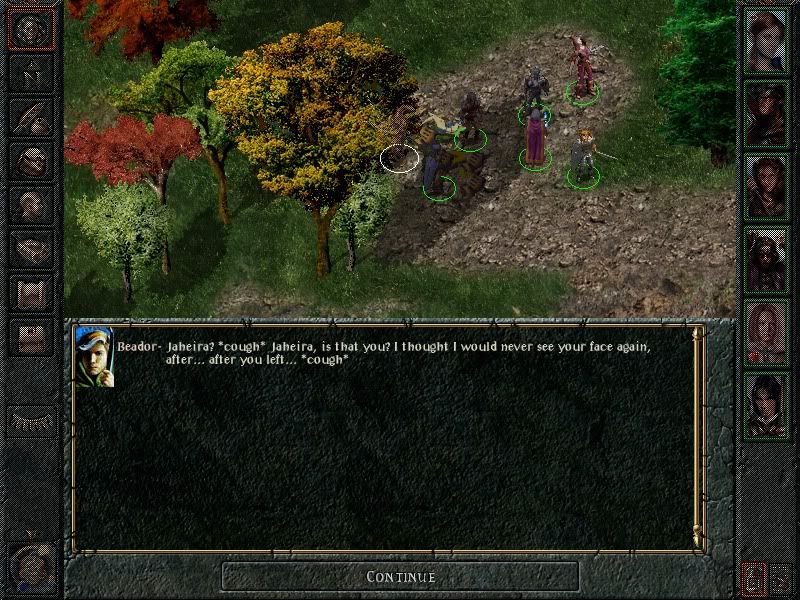This screenshot has height=600, width=800.
Task: Open the area map with the compass arrow icon
Action: point(31,73)
